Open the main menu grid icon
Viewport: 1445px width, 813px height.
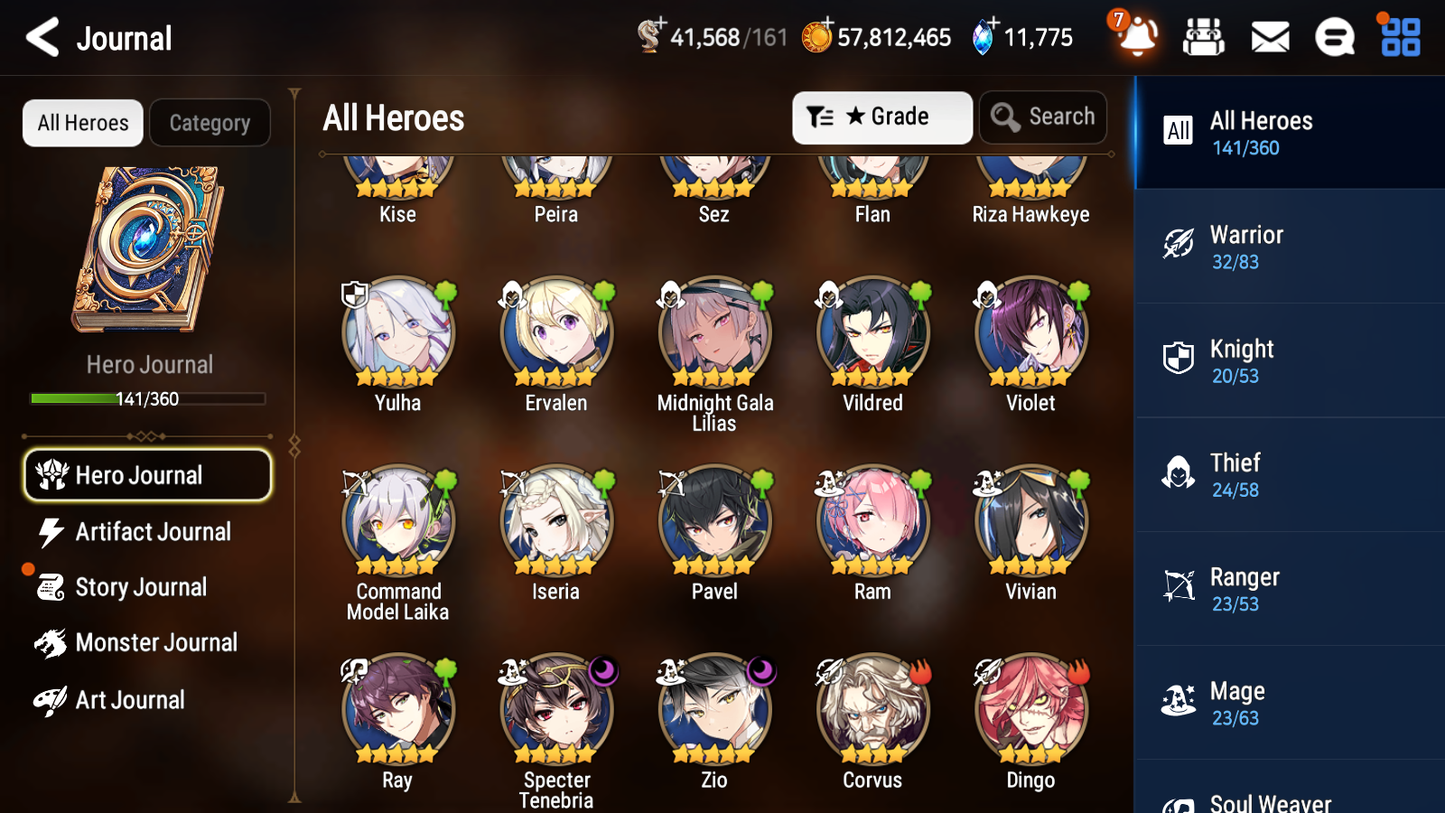click(1399, 36)
